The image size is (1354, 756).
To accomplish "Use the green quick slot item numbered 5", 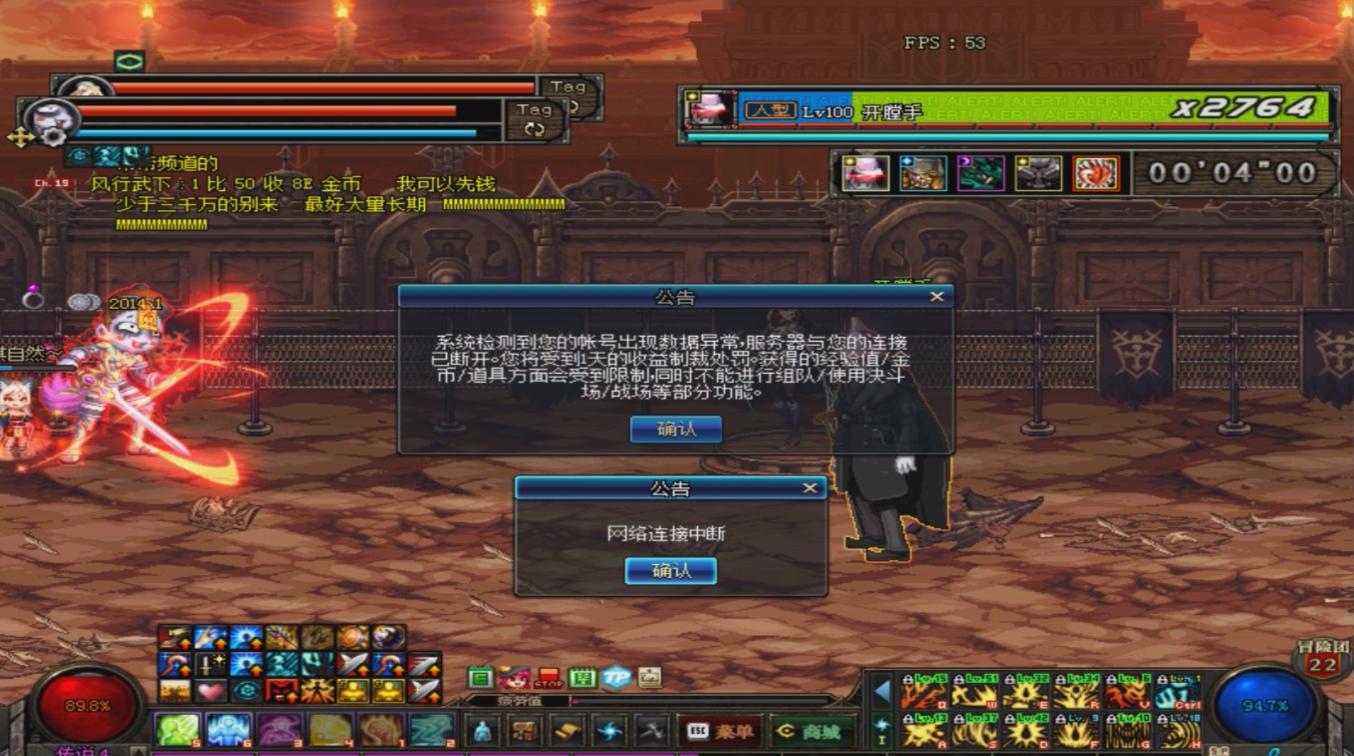I will (178, 731).
